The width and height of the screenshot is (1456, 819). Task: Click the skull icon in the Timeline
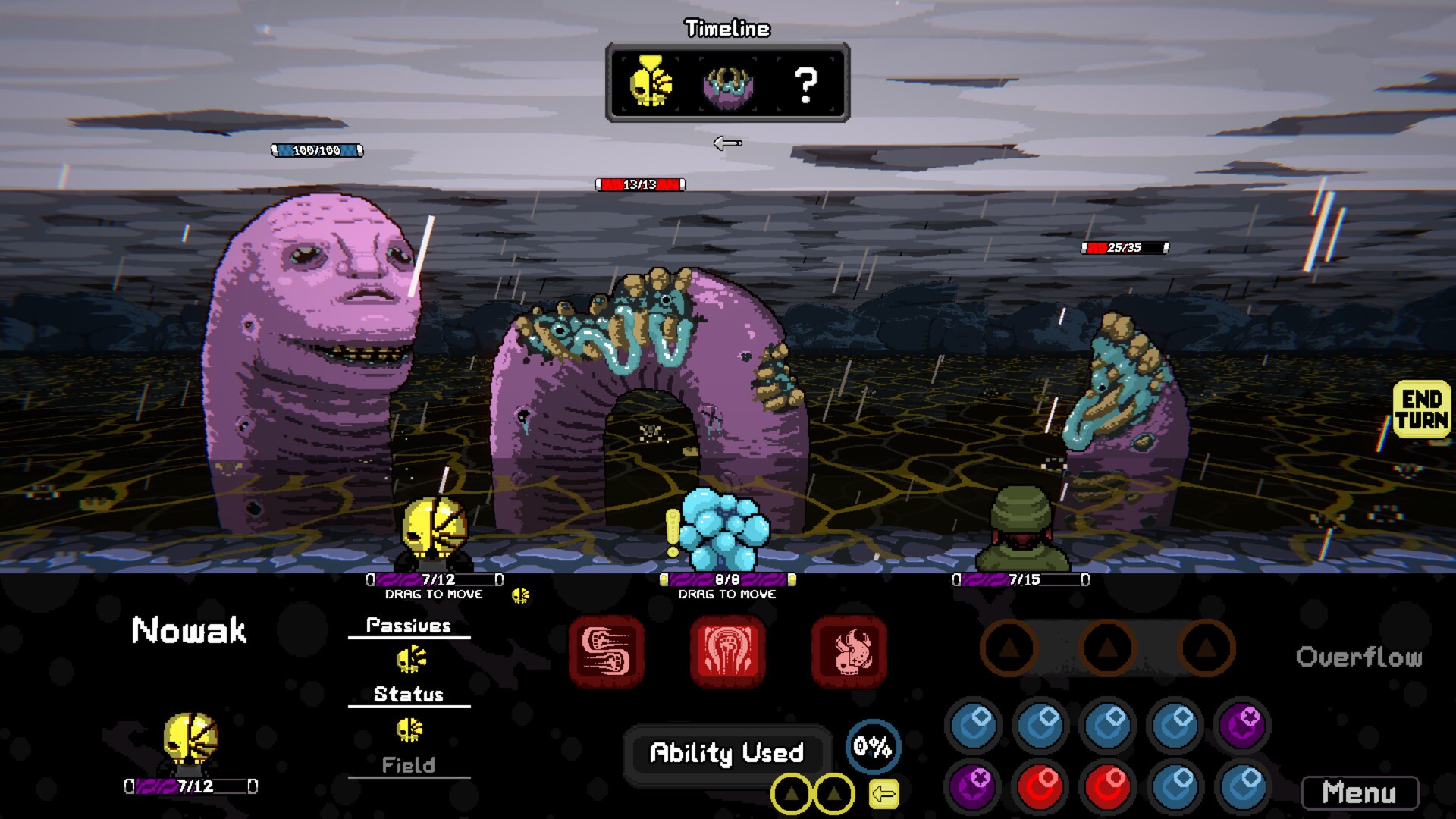[x=649, y=83]
